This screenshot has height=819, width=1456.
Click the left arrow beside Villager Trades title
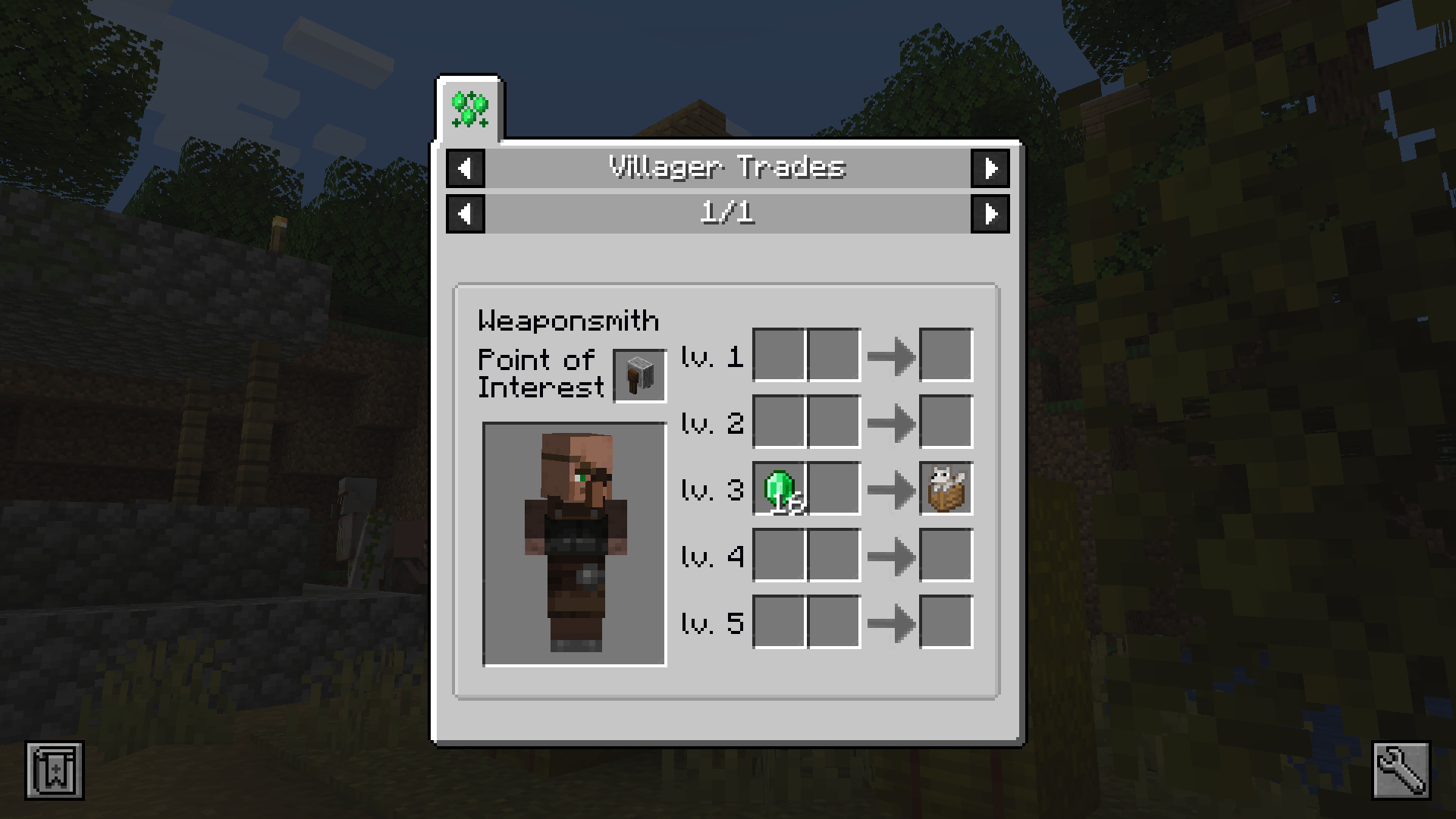pyautogui.click(x=465, y=168)
